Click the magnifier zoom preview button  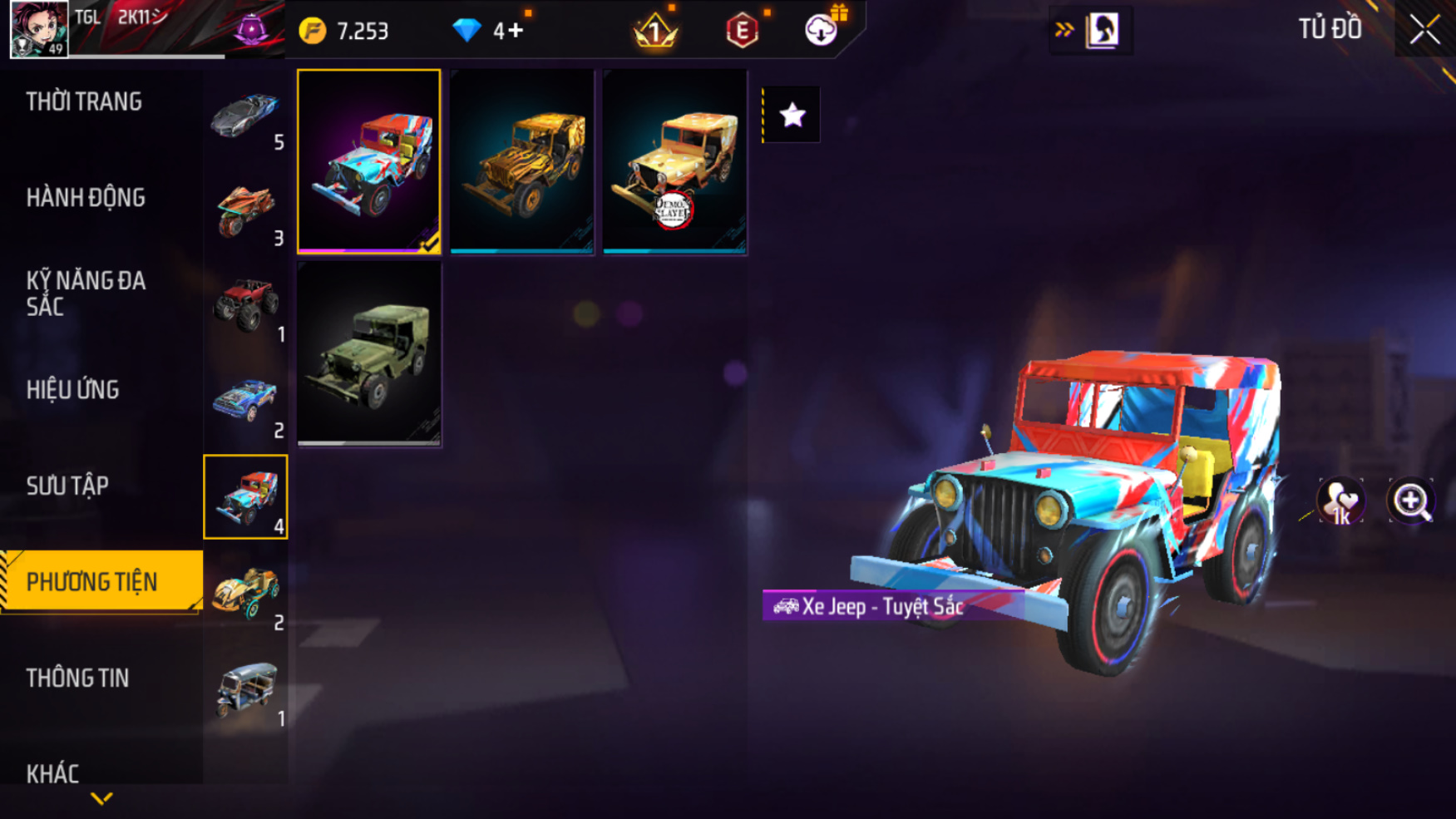tap(1410, 501)
